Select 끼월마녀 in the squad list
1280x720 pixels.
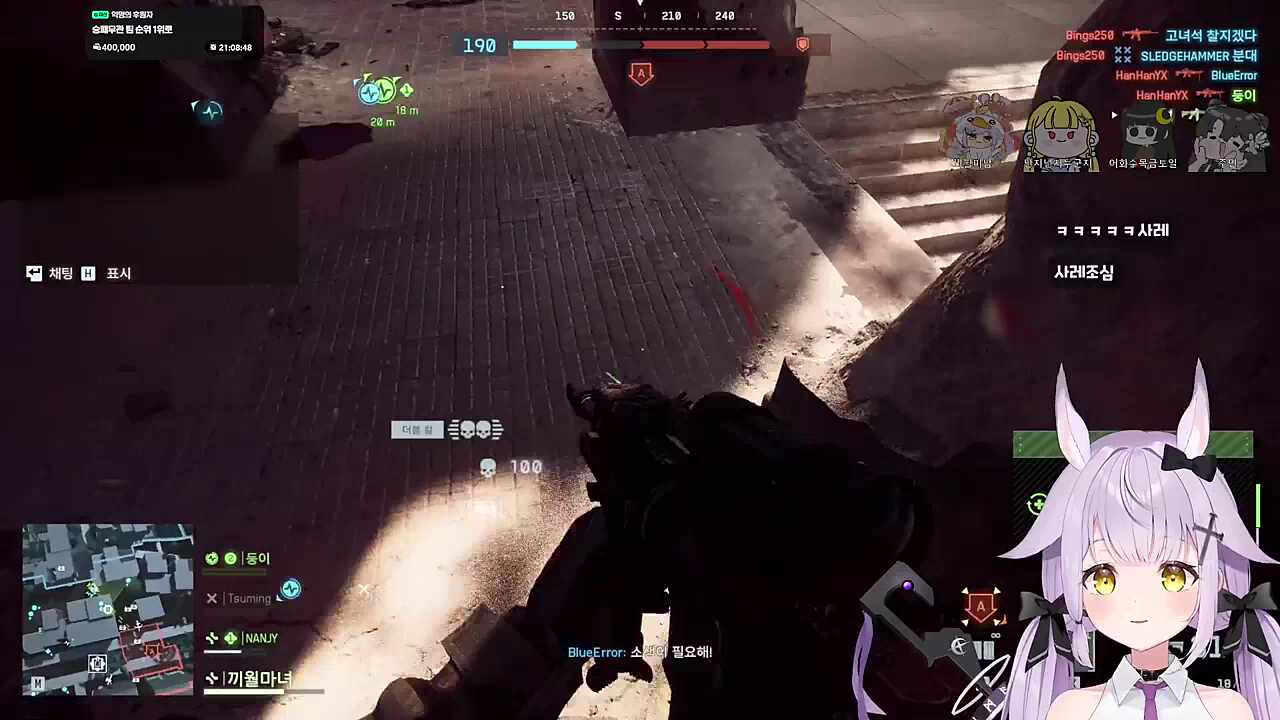[x=258, y=679]
